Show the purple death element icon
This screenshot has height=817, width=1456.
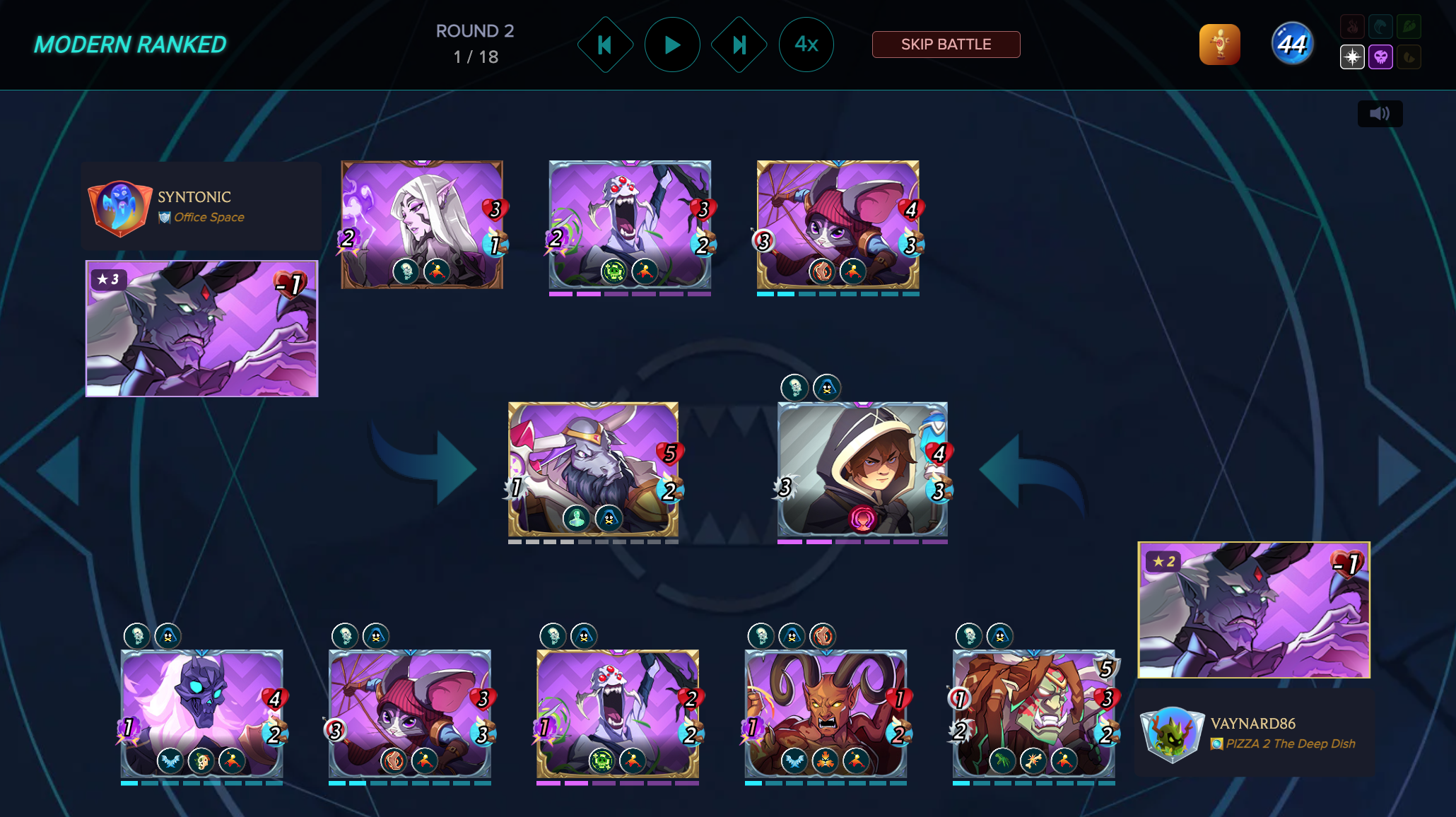1380,57
